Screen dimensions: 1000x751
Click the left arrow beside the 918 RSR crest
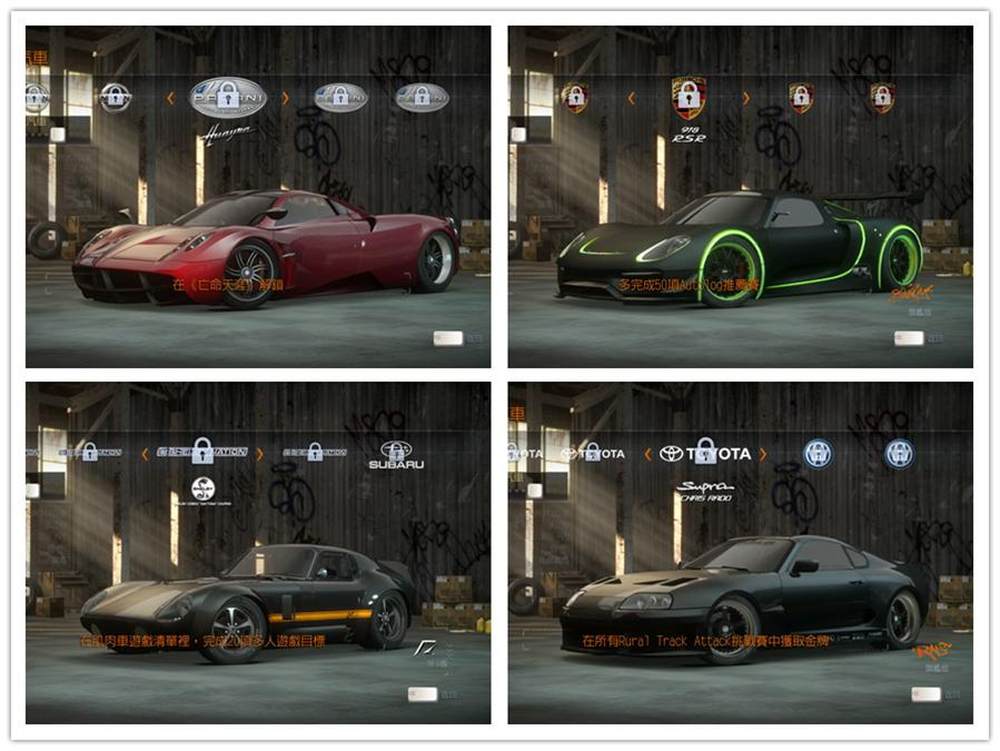[x=631, y=97]
